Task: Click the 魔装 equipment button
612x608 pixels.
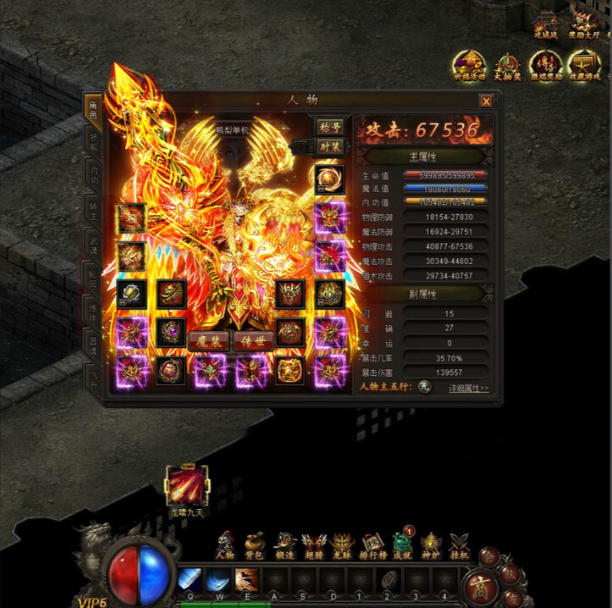Action: (208, 341)
